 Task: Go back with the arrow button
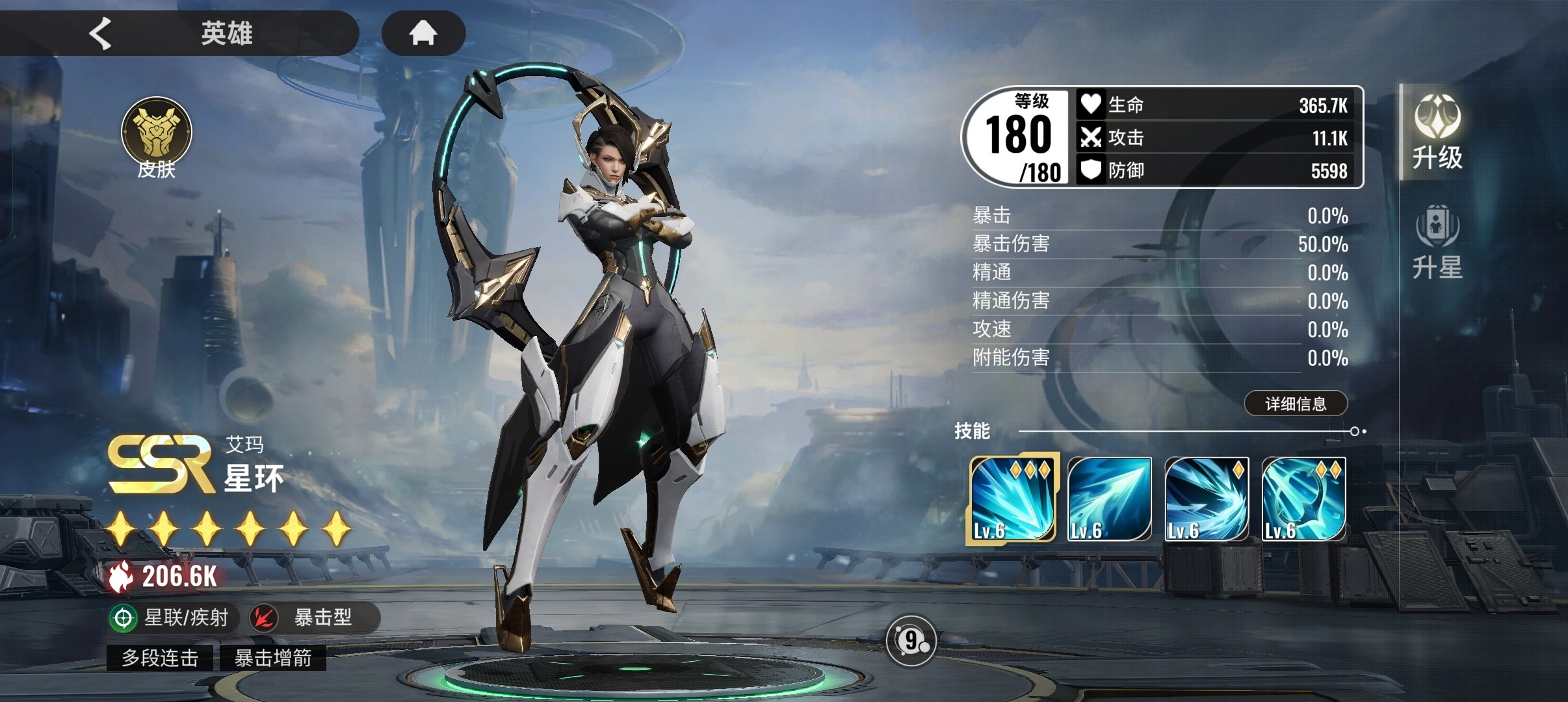[101, 33]
